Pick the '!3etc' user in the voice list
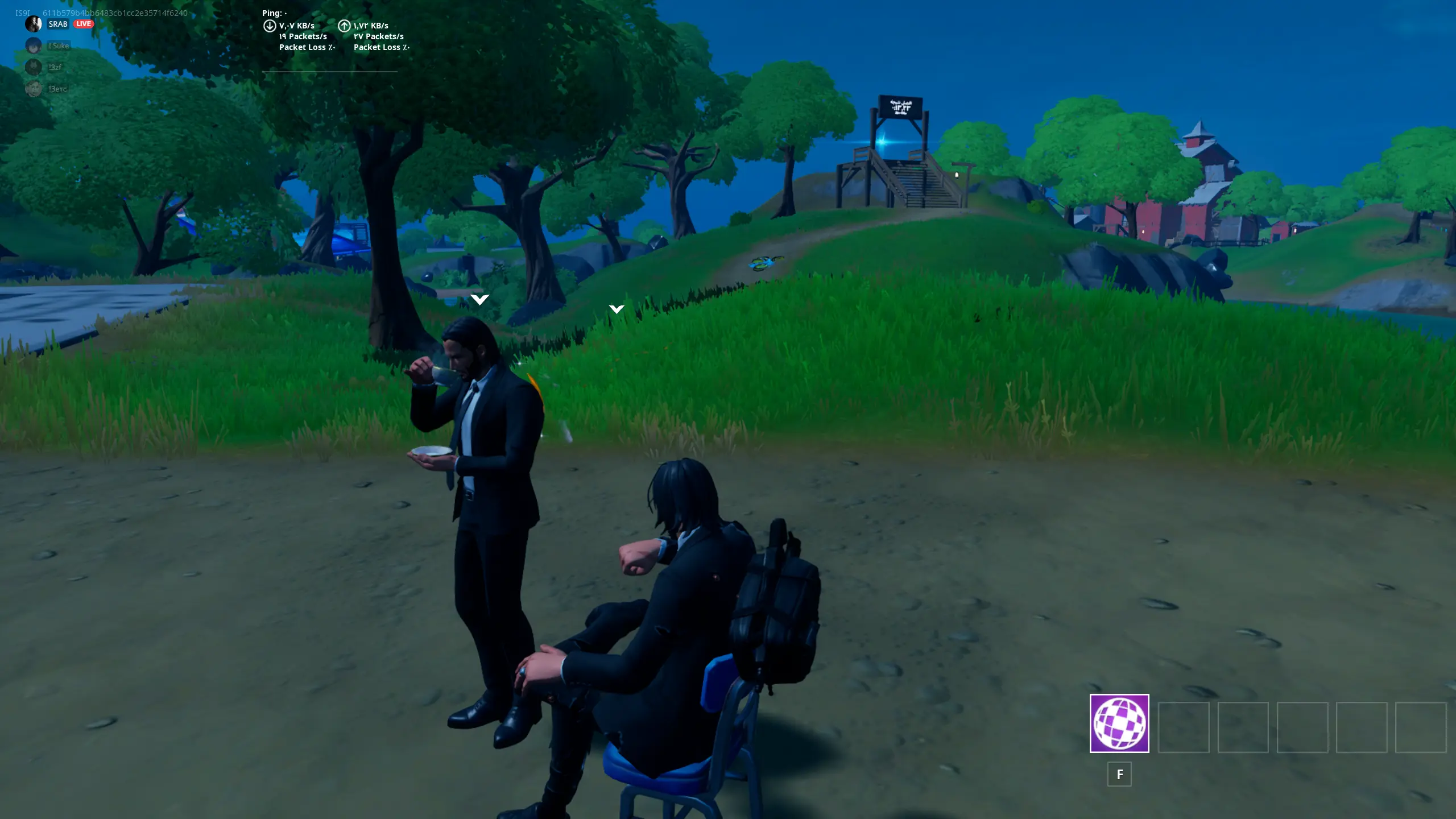The width and height of the screenshot is (1456, 819). tap(57, 89)
